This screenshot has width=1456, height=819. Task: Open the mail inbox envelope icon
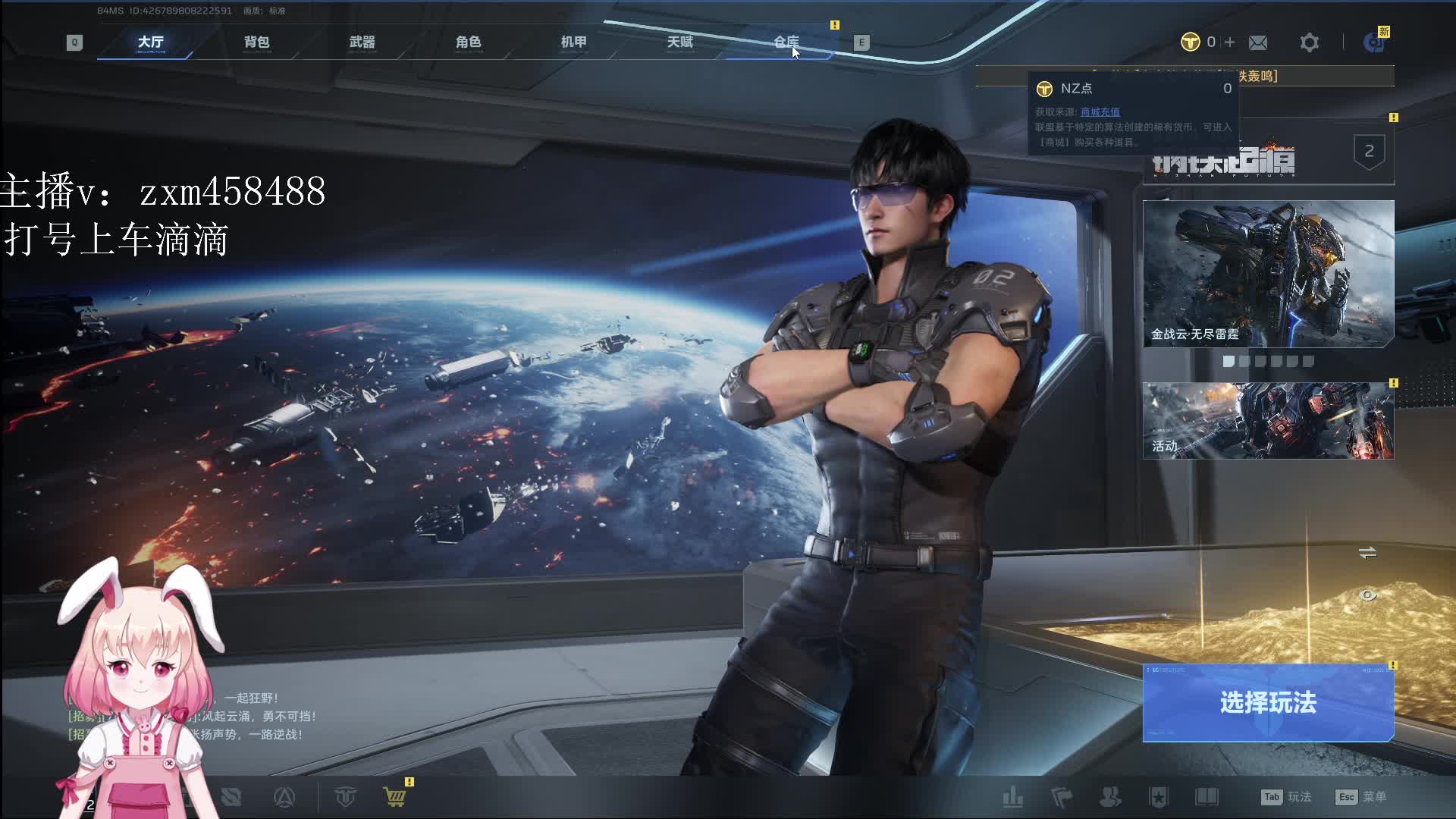[x=1258, y=42]
